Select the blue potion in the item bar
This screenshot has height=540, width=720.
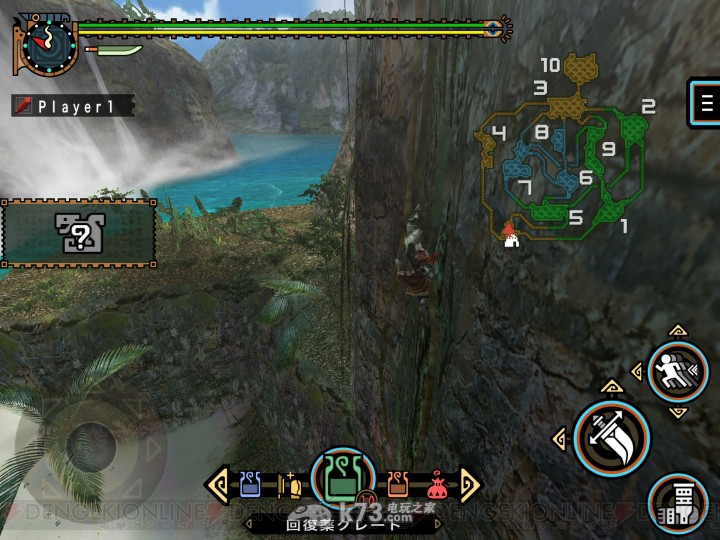point(250,485)
